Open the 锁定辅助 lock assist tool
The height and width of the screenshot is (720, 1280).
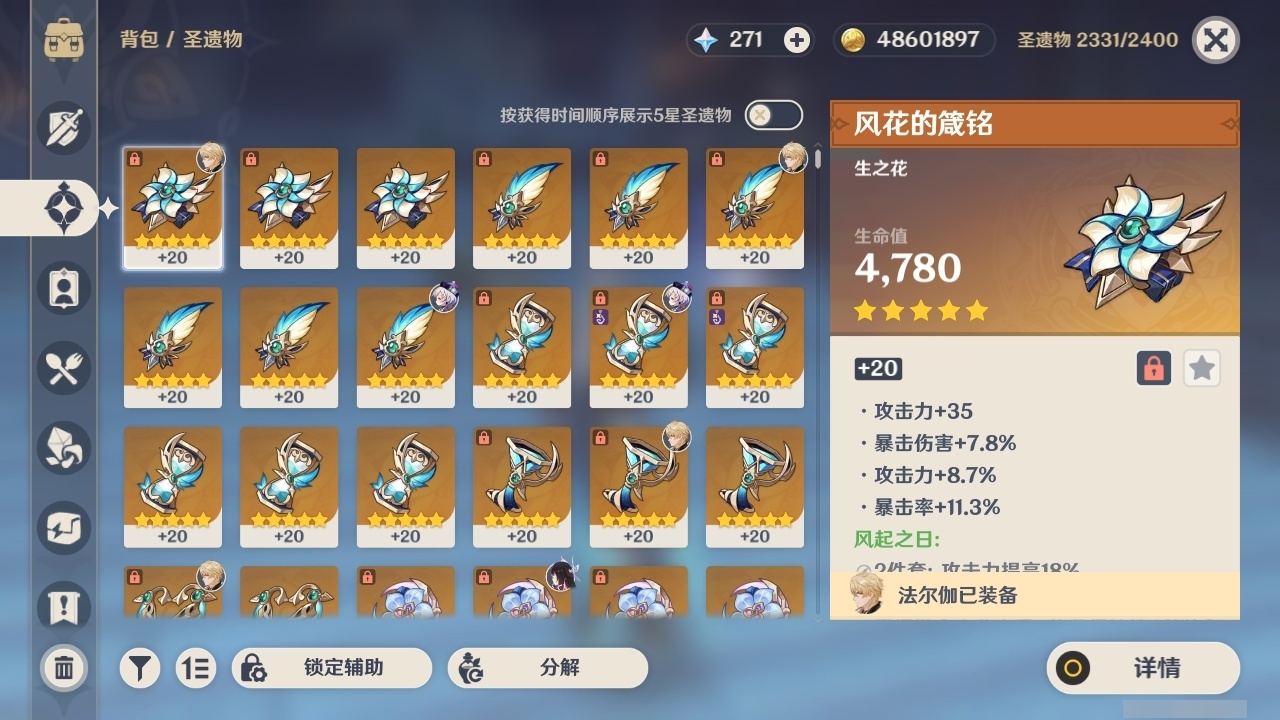331,668
